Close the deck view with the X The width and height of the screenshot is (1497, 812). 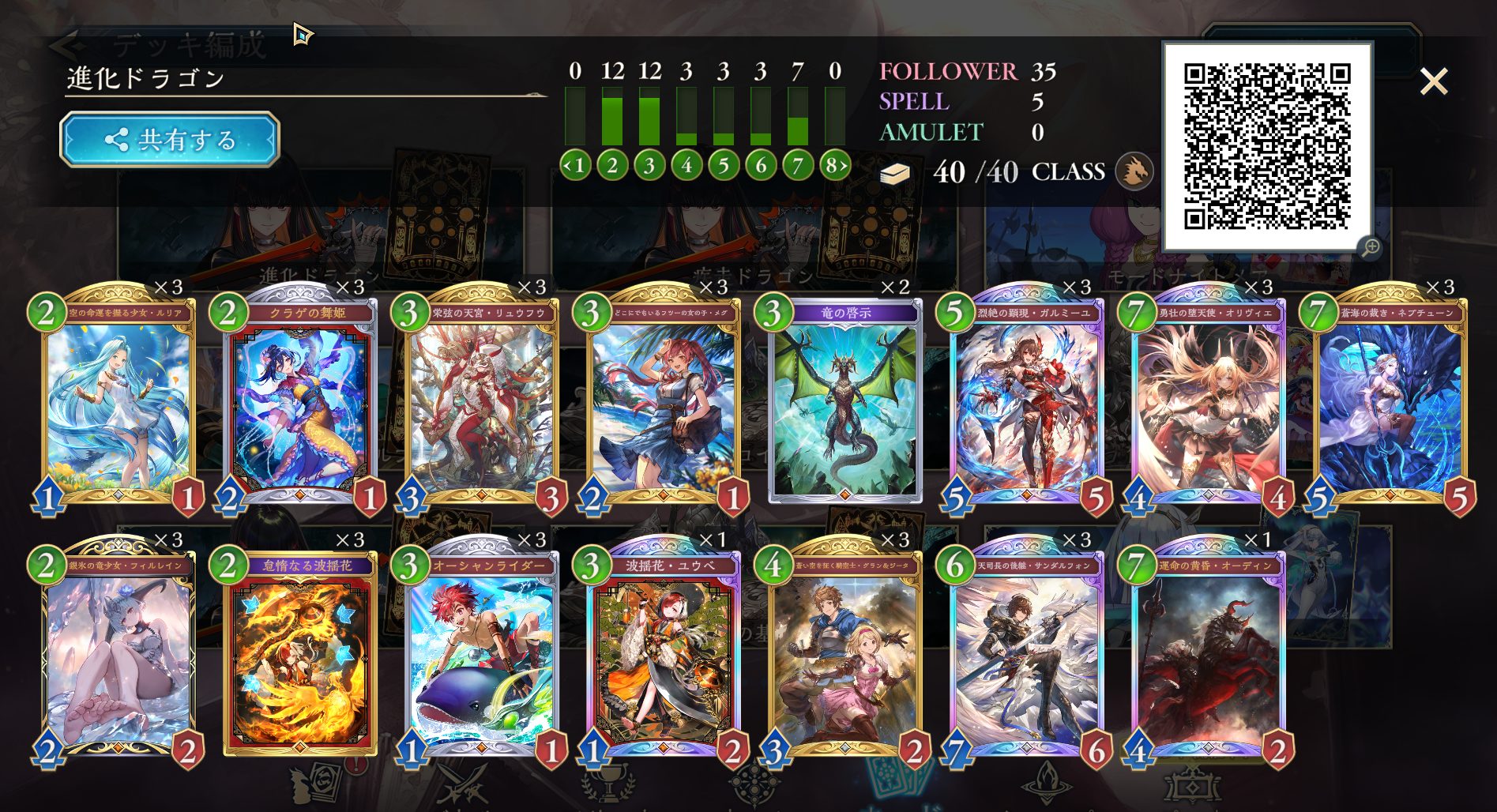coord(1433,81)
